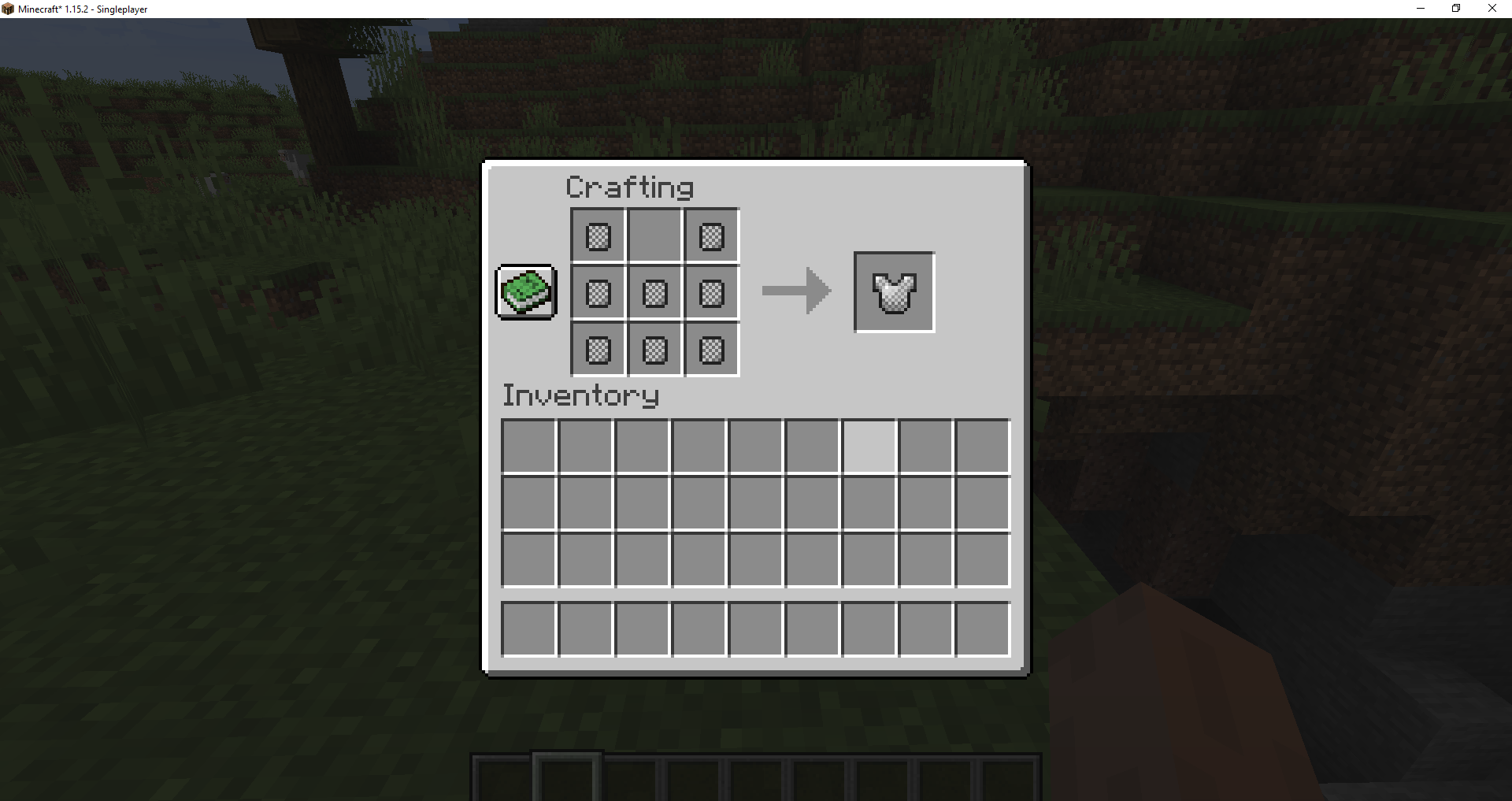Click the bottom-right crafting slot ghost item

(x=710, y=350)
